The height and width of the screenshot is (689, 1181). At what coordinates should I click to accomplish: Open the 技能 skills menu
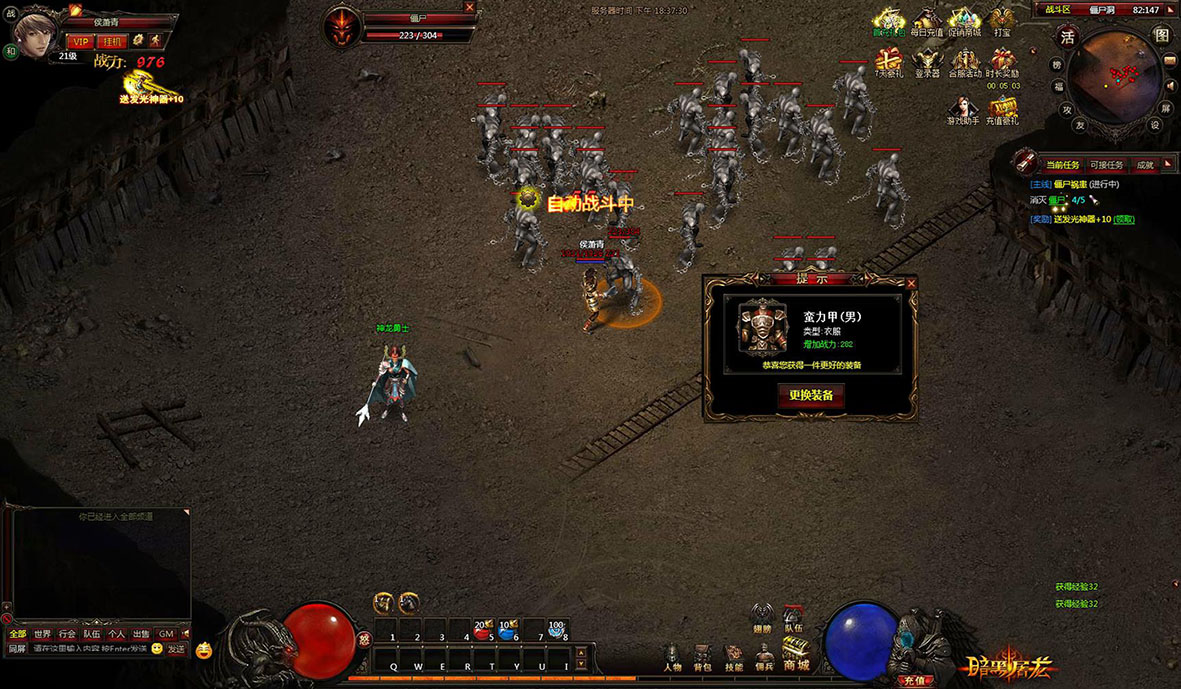(733, 658)
